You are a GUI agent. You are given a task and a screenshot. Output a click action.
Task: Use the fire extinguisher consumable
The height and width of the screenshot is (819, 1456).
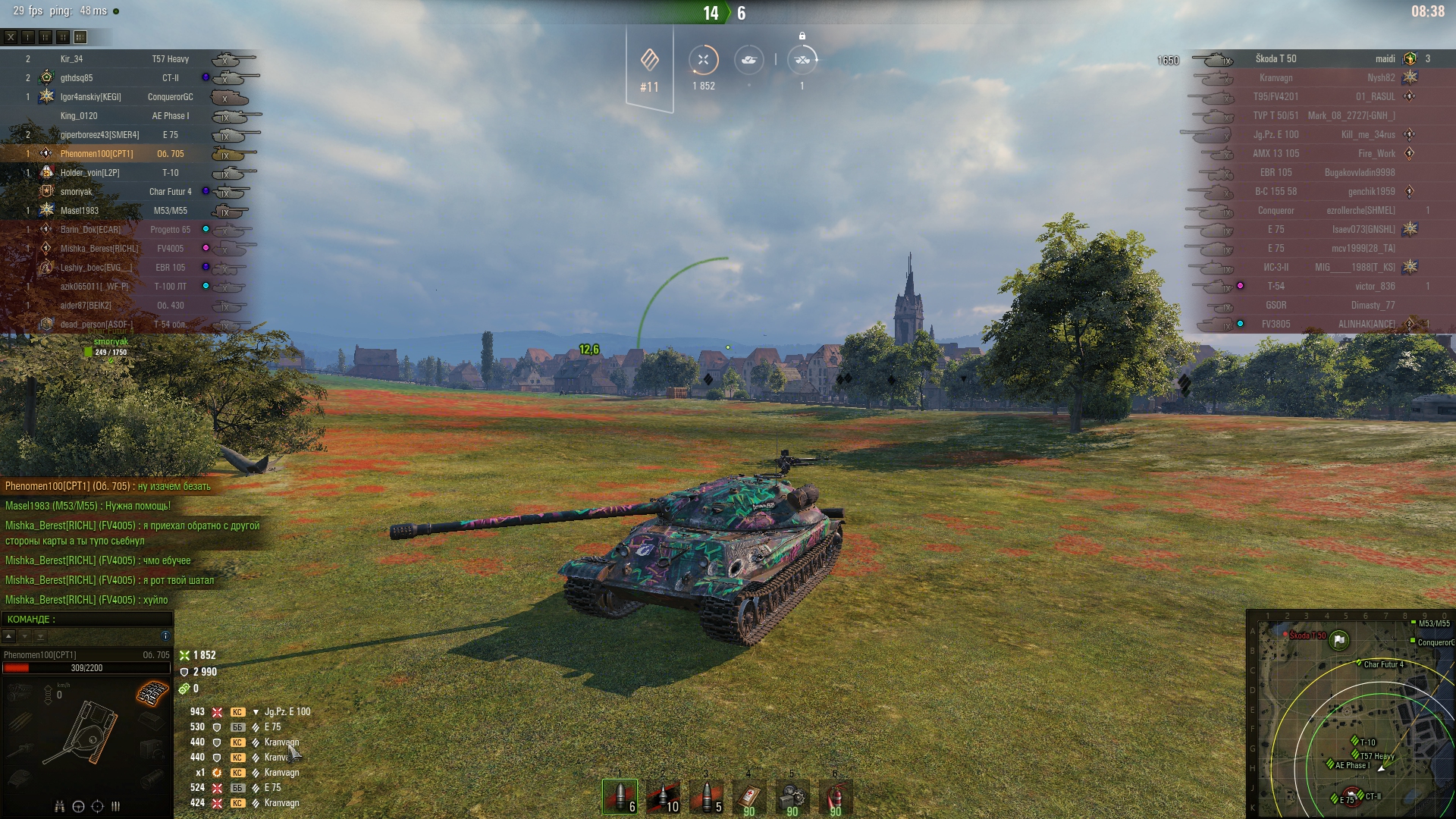[x=835, y=796]
